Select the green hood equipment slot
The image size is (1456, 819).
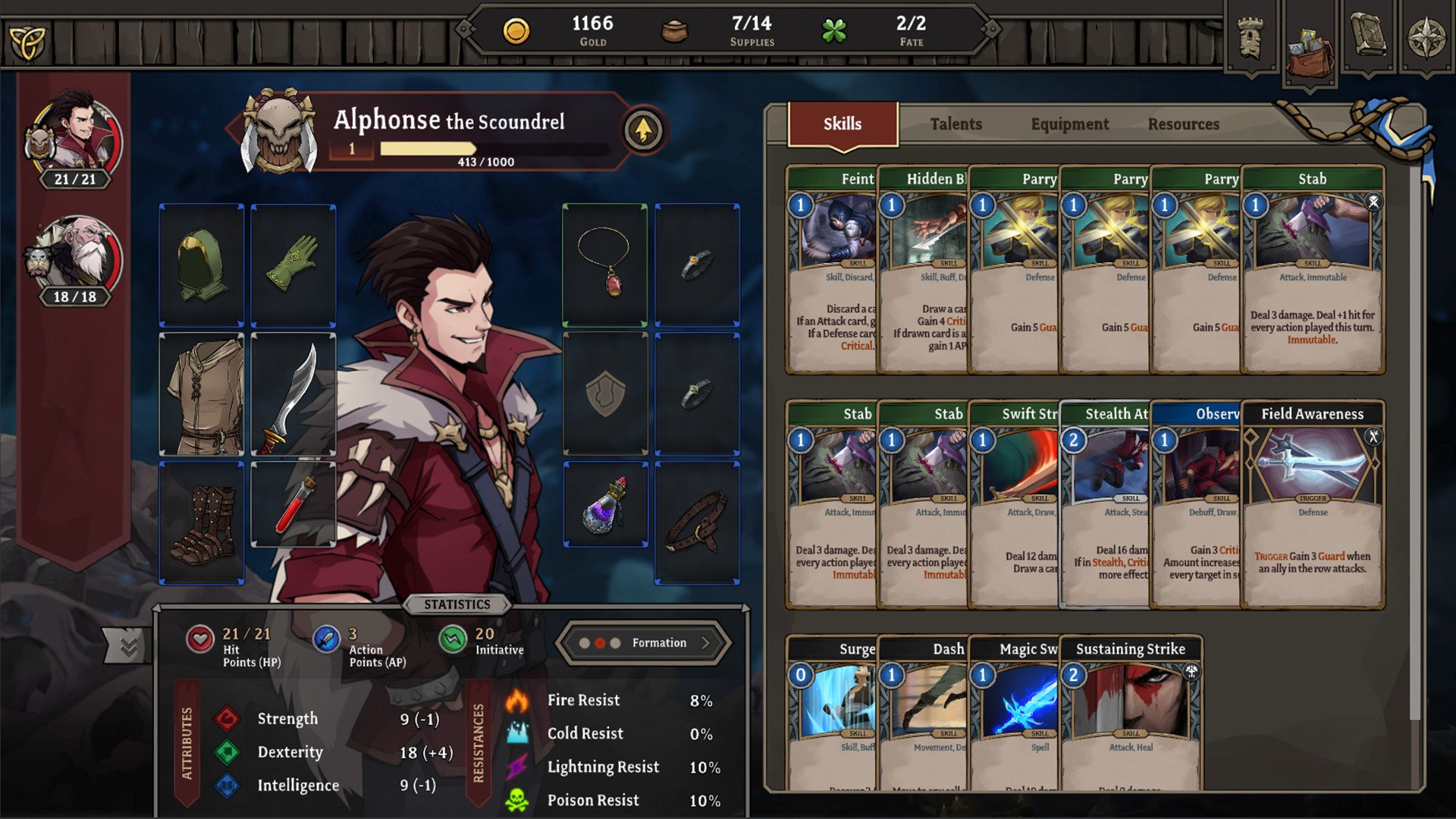click(202, 265)
